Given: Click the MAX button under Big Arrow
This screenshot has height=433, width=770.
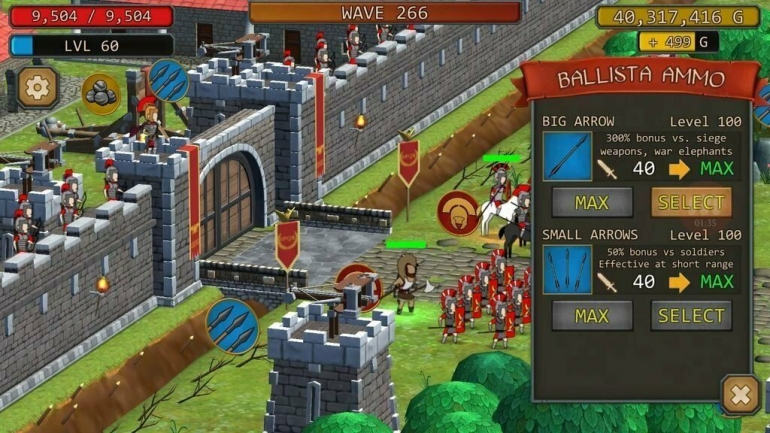Looking at the screenshot, I should pos(591,203).
